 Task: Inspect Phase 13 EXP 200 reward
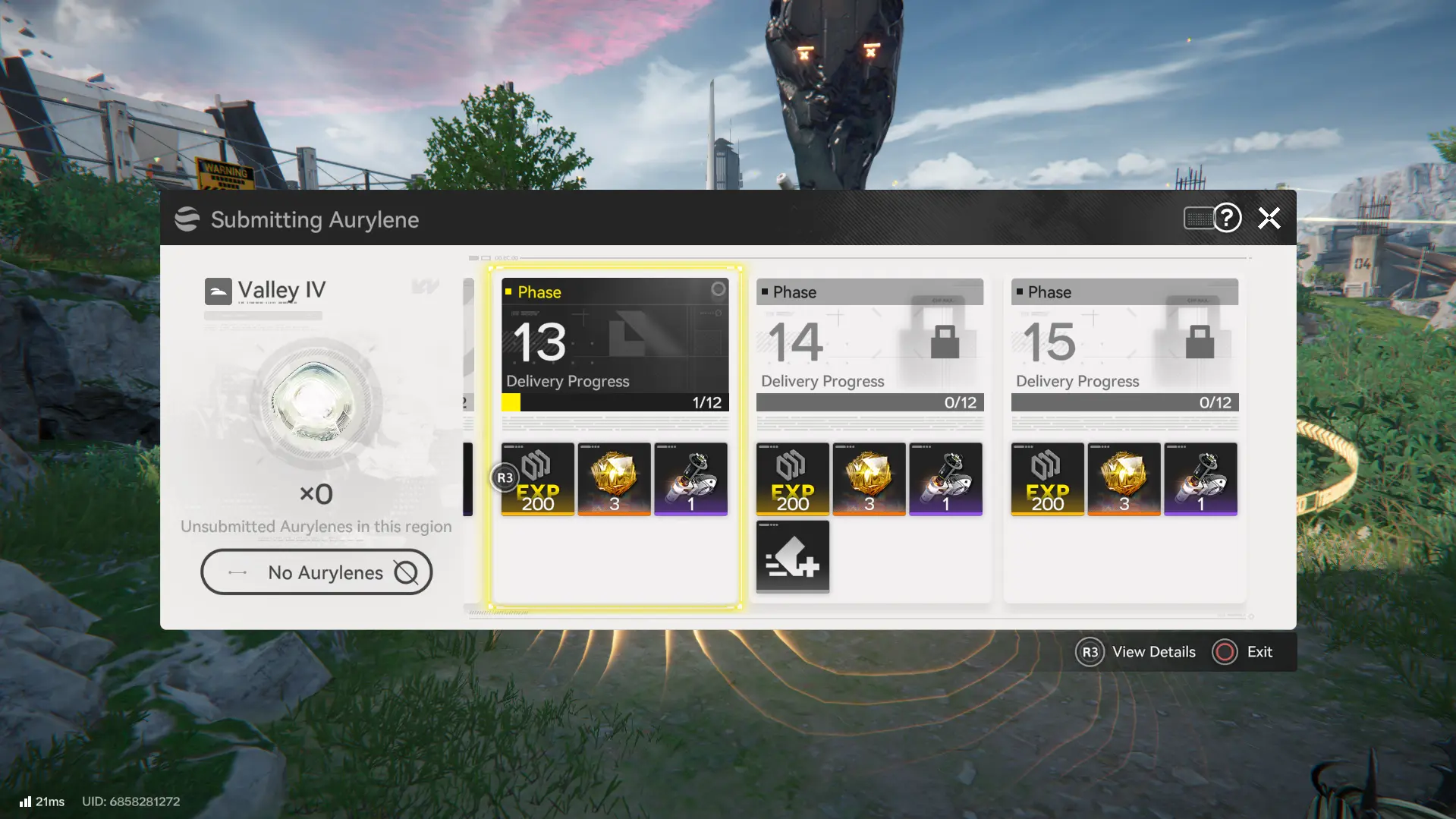pyautogui.click(x=538, y=479)
